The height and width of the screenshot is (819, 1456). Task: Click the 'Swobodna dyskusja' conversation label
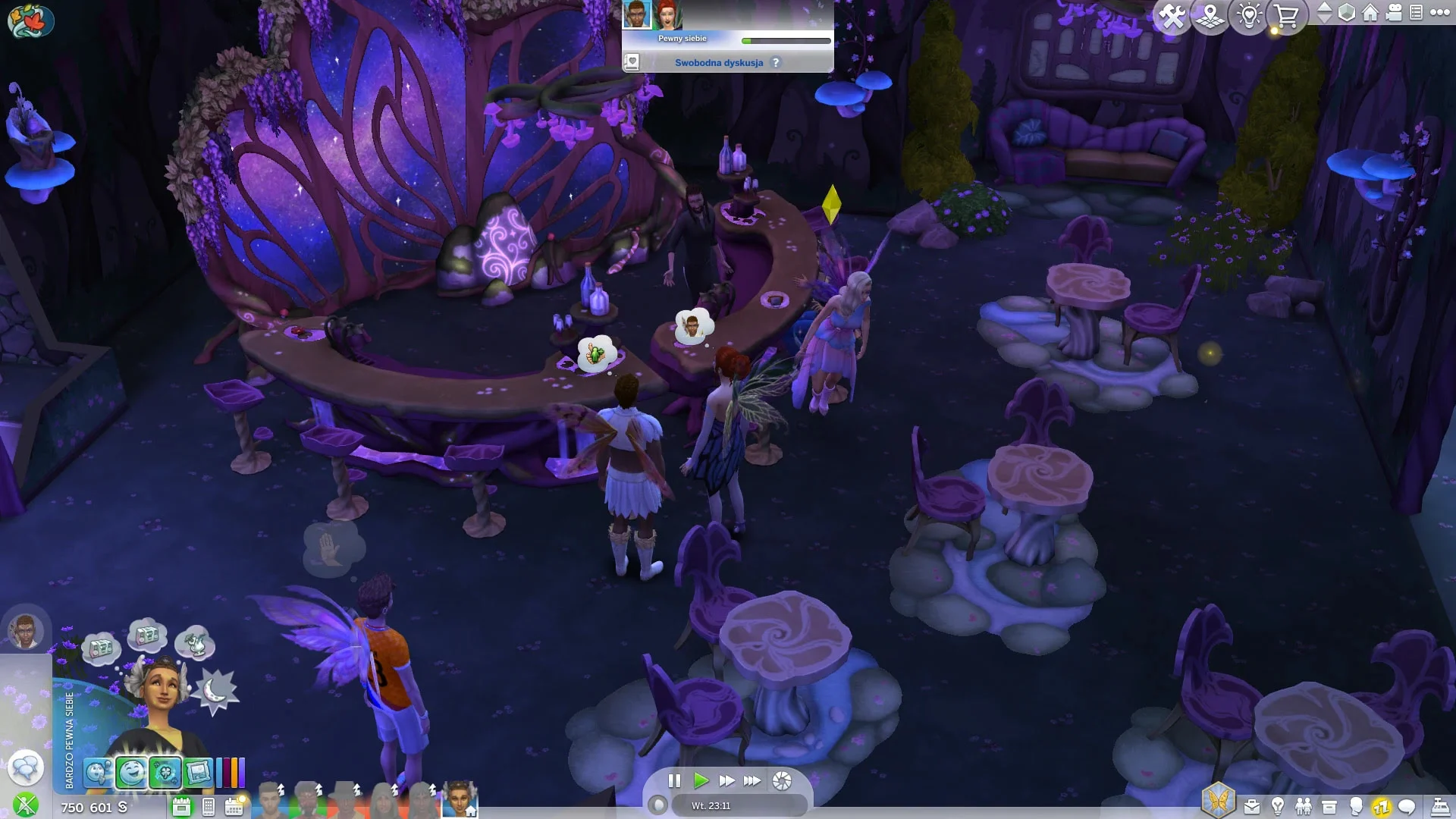[718, 63]
